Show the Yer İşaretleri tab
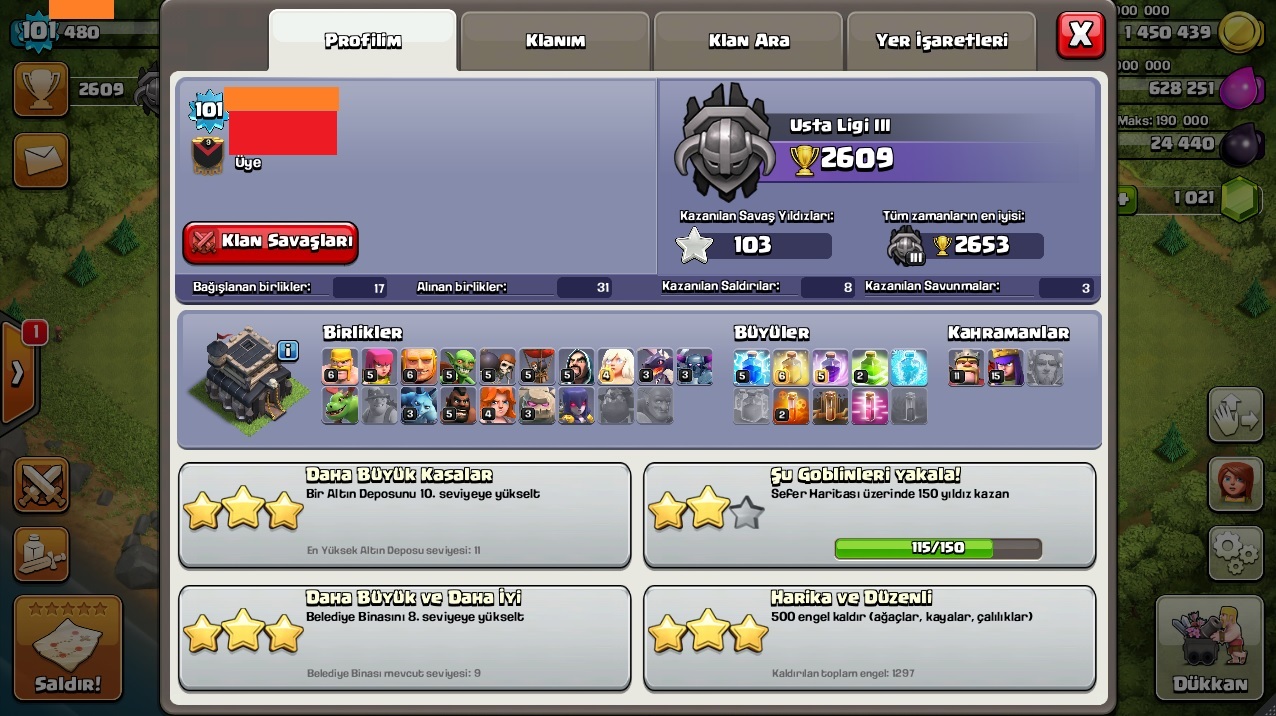 click(941, 41)
